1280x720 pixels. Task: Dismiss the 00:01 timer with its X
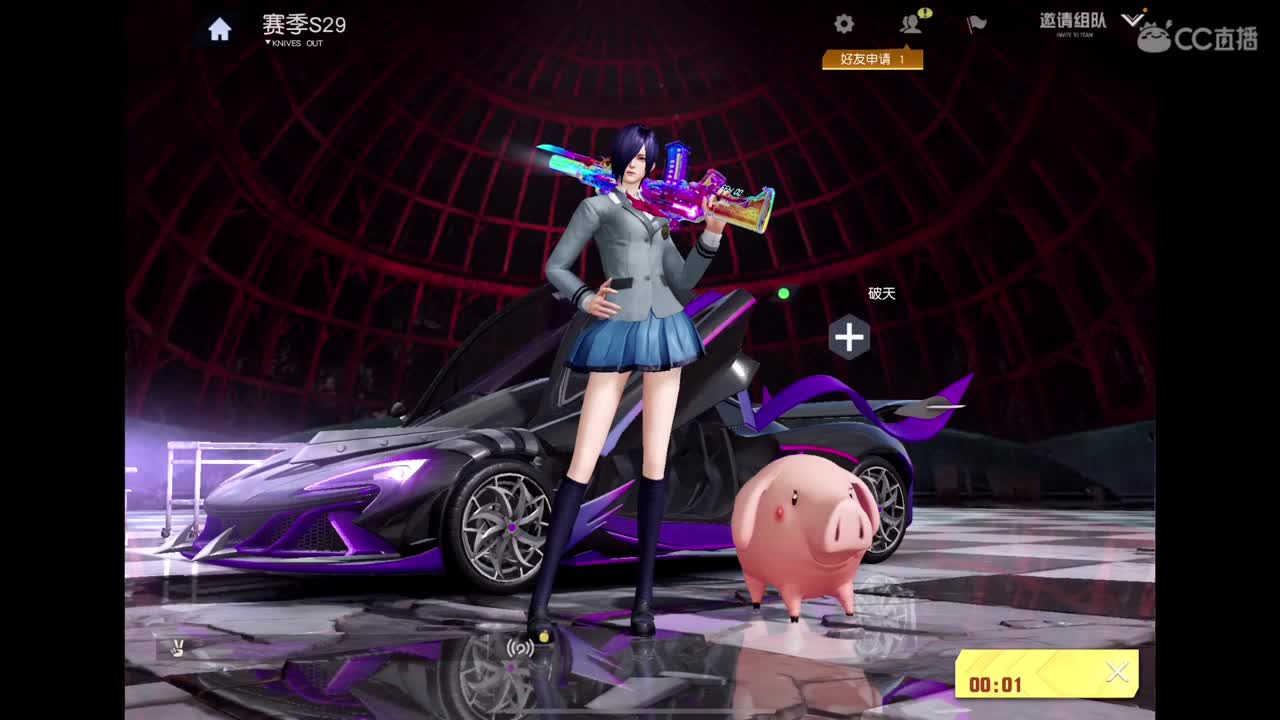pos(1117,672)
